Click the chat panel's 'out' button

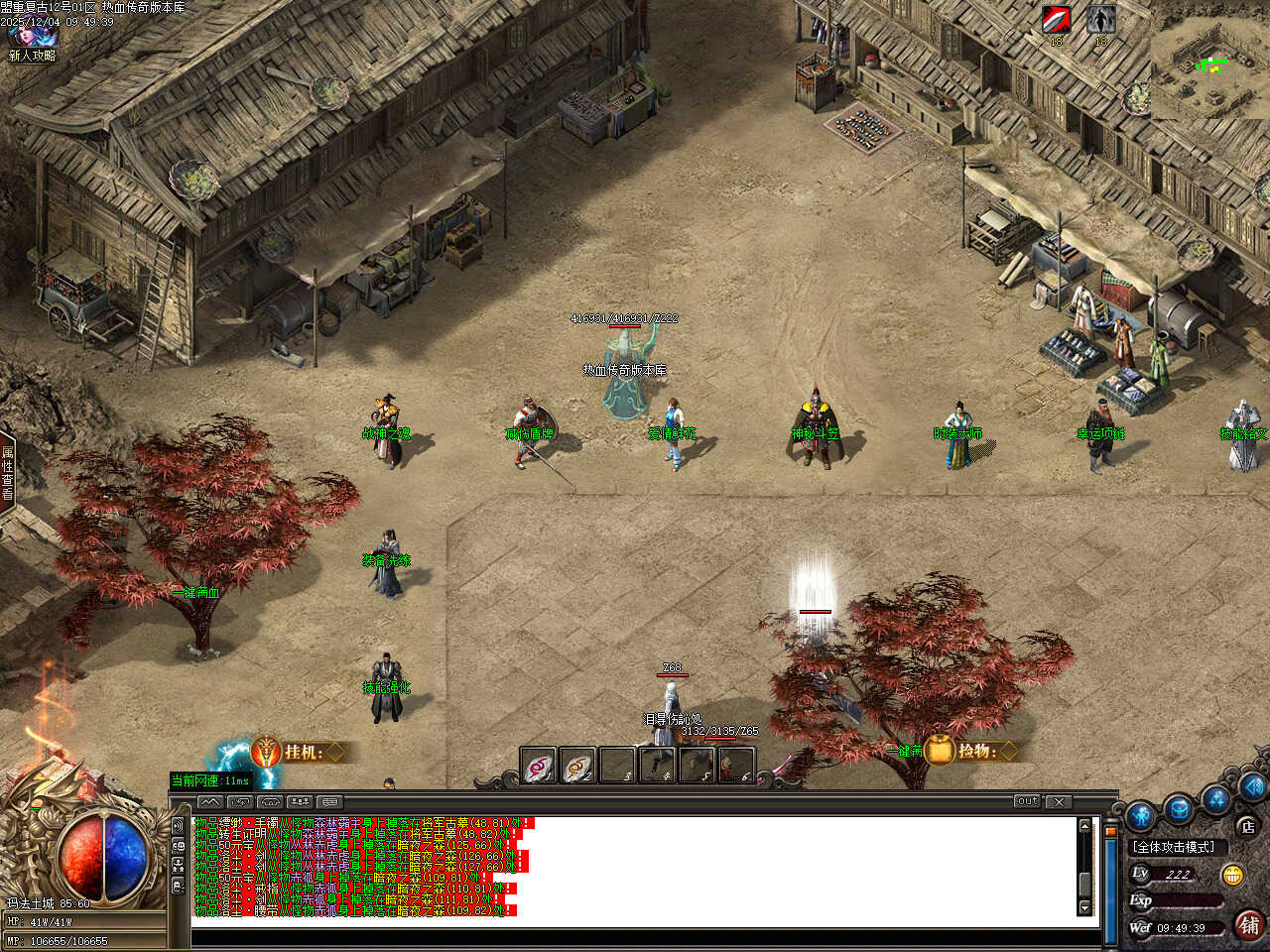[x=1027, y=801]
